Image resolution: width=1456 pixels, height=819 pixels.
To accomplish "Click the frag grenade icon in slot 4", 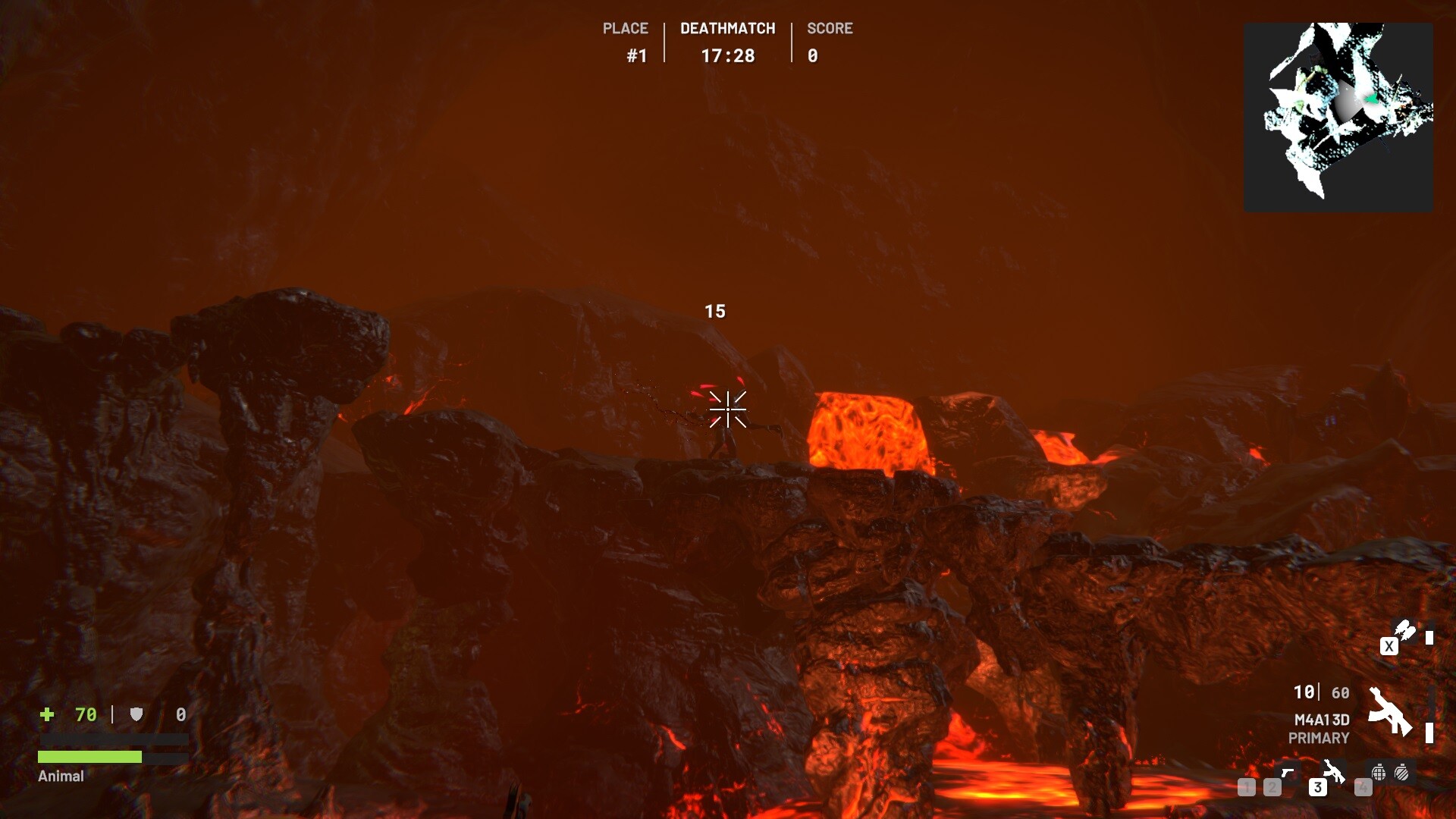I will click(1379, 773).
